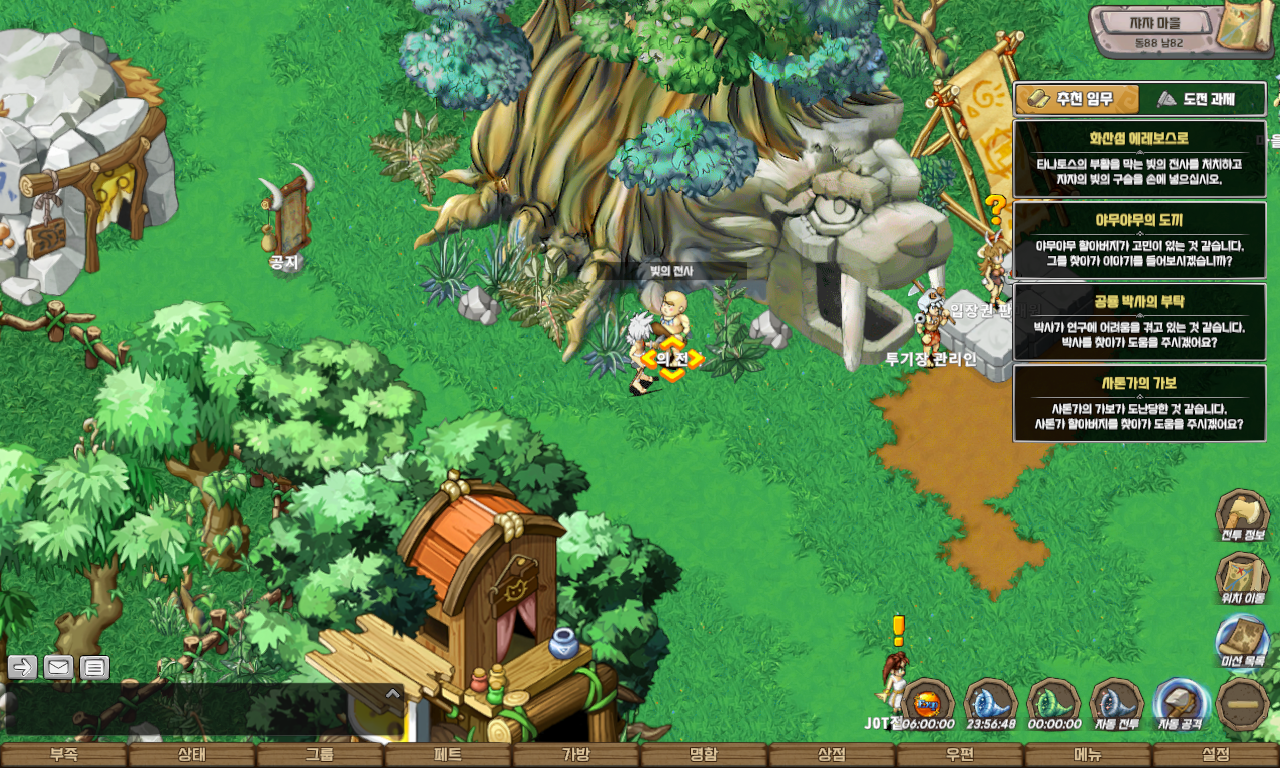The width and height of the screenshot is (1280, 768).
Task: Click the 위치 이동 map icon
Action: tap(1242, 578)
